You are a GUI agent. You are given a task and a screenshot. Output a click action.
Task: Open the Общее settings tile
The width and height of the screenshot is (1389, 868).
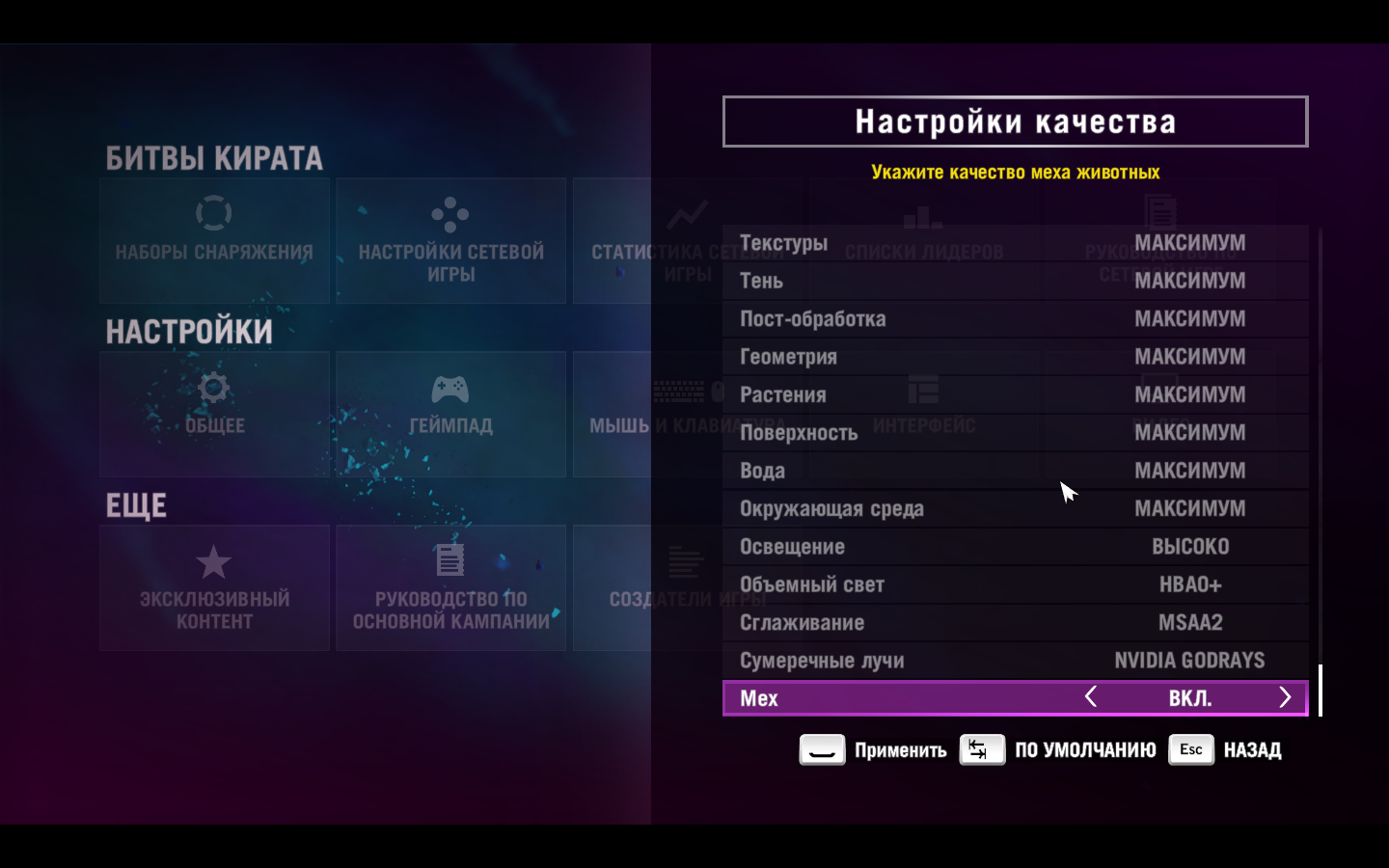(214, 414)
